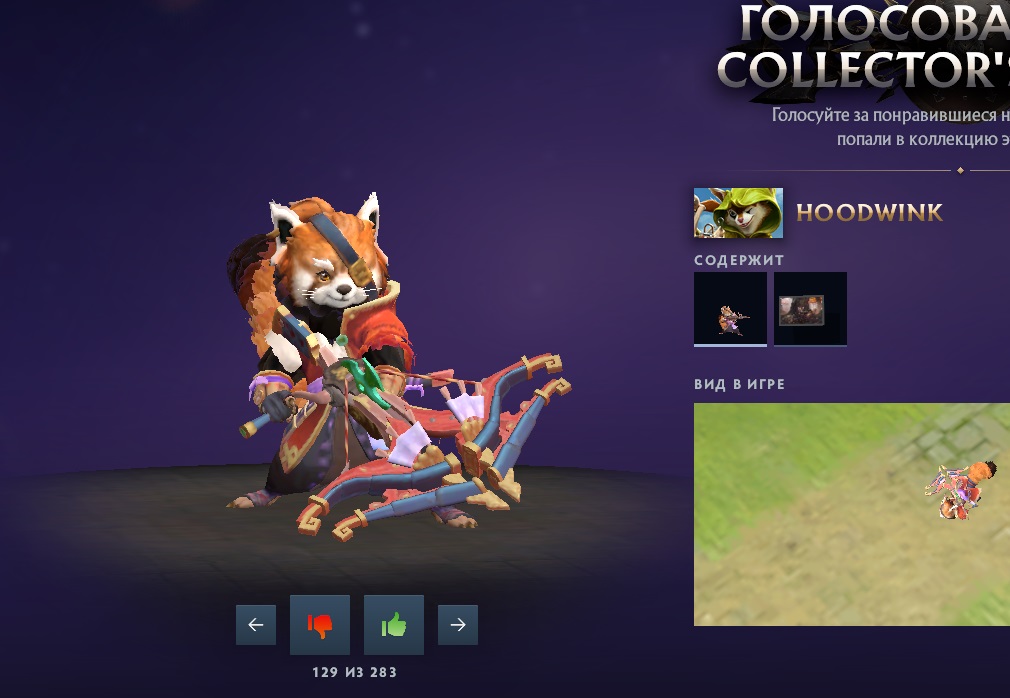Go to the previous submission with left arrow
The width and height of the screenshot is (1010, 698).
click(x=255, y=625)
